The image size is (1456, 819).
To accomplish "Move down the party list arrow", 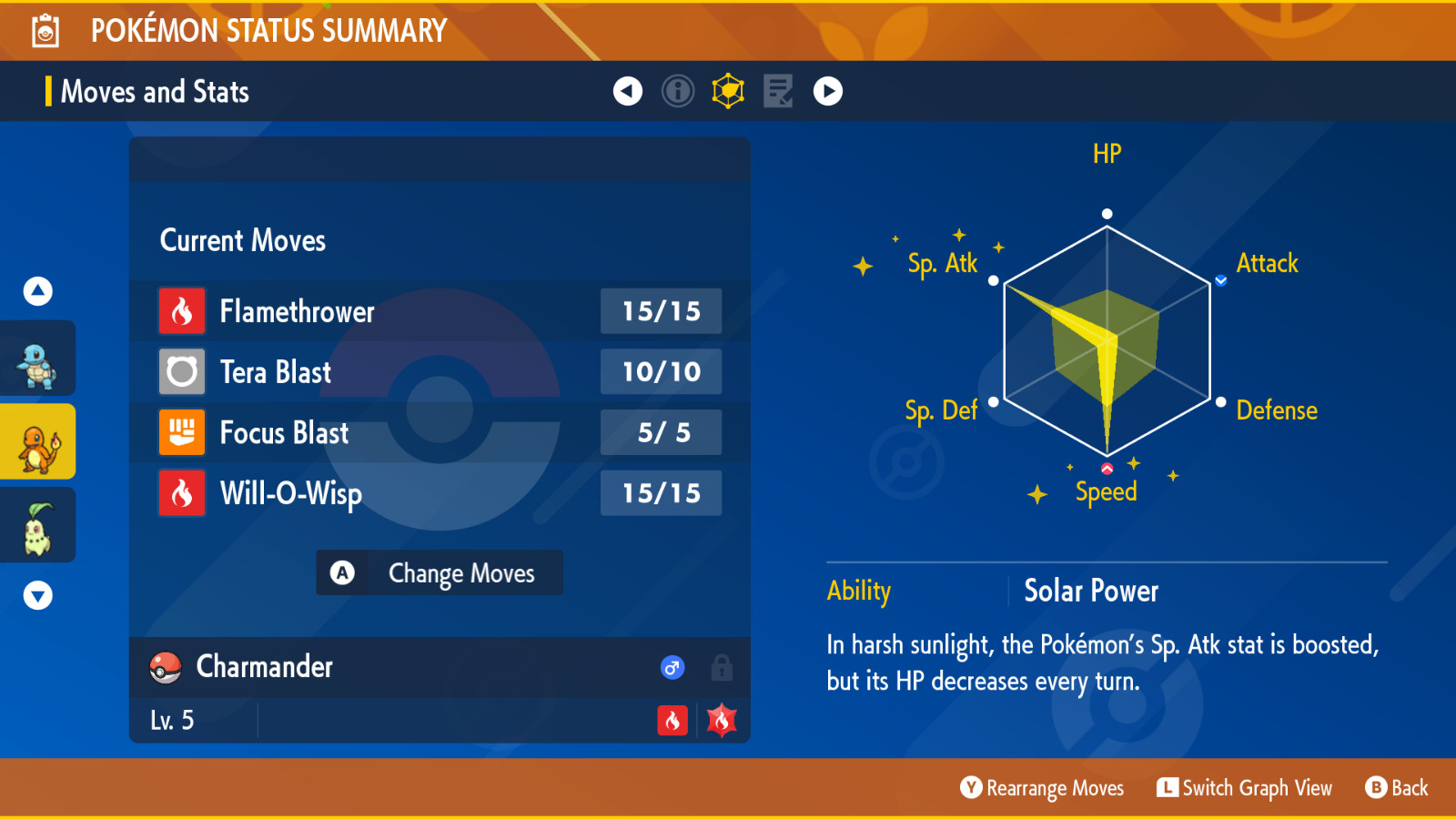I will [37, 596].
